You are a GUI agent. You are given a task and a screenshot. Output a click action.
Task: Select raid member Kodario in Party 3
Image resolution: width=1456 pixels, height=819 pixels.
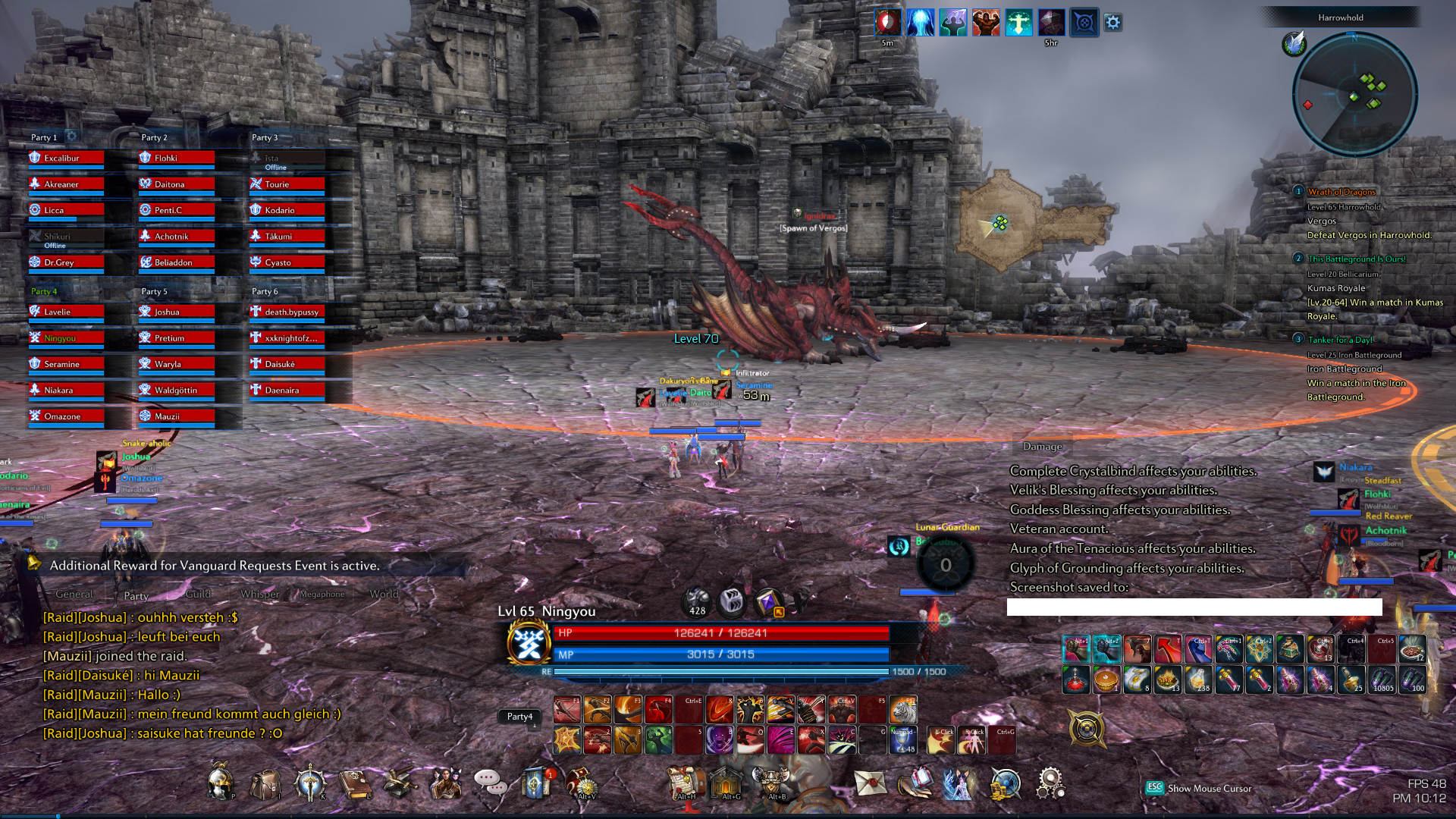[x=287, y=210]
